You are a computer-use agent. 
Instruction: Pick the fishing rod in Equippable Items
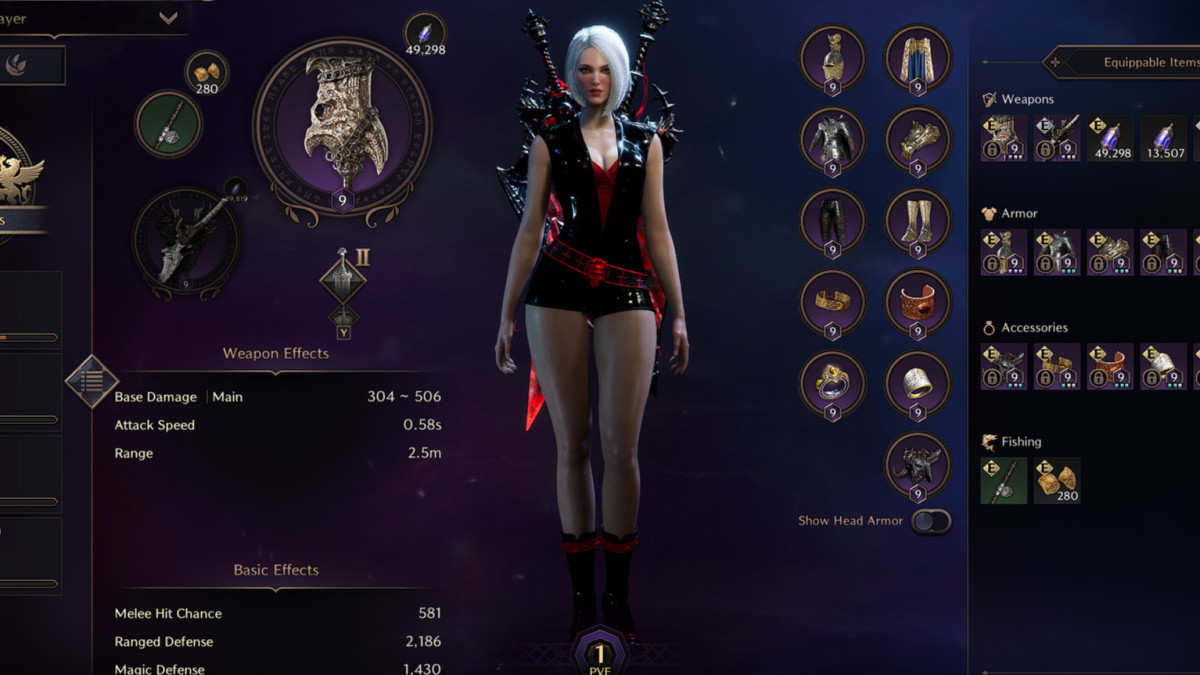[x=1003, y=480]
